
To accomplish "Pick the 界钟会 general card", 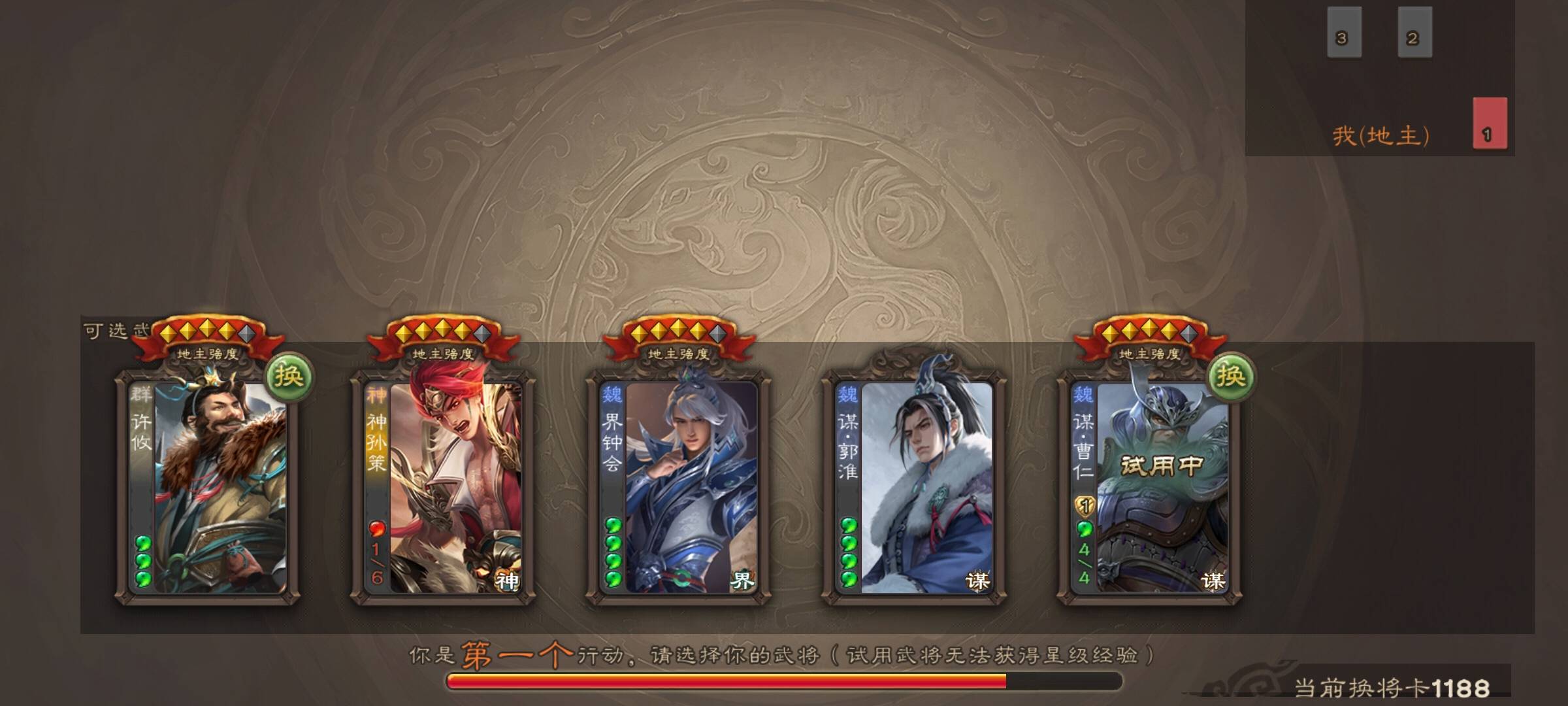I will point(678,487).
